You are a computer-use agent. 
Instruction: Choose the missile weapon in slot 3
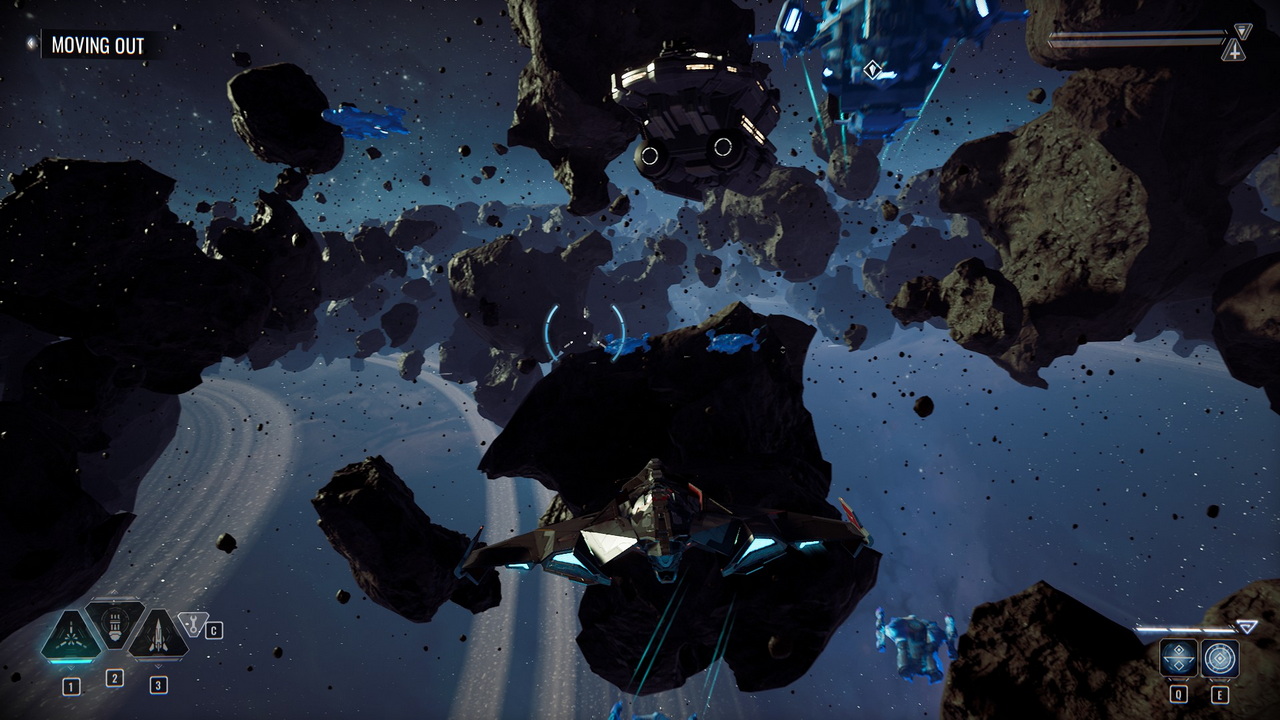(158, 637)
